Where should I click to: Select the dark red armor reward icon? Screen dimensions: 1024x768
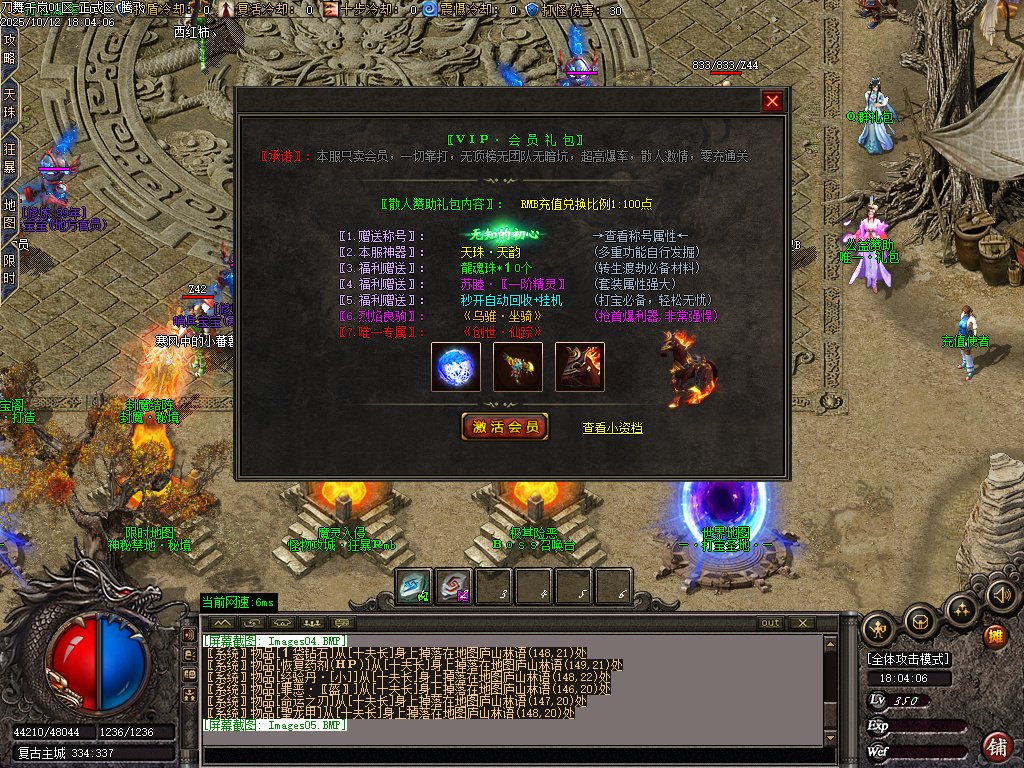pyautogui.click(x=580, y=367)
